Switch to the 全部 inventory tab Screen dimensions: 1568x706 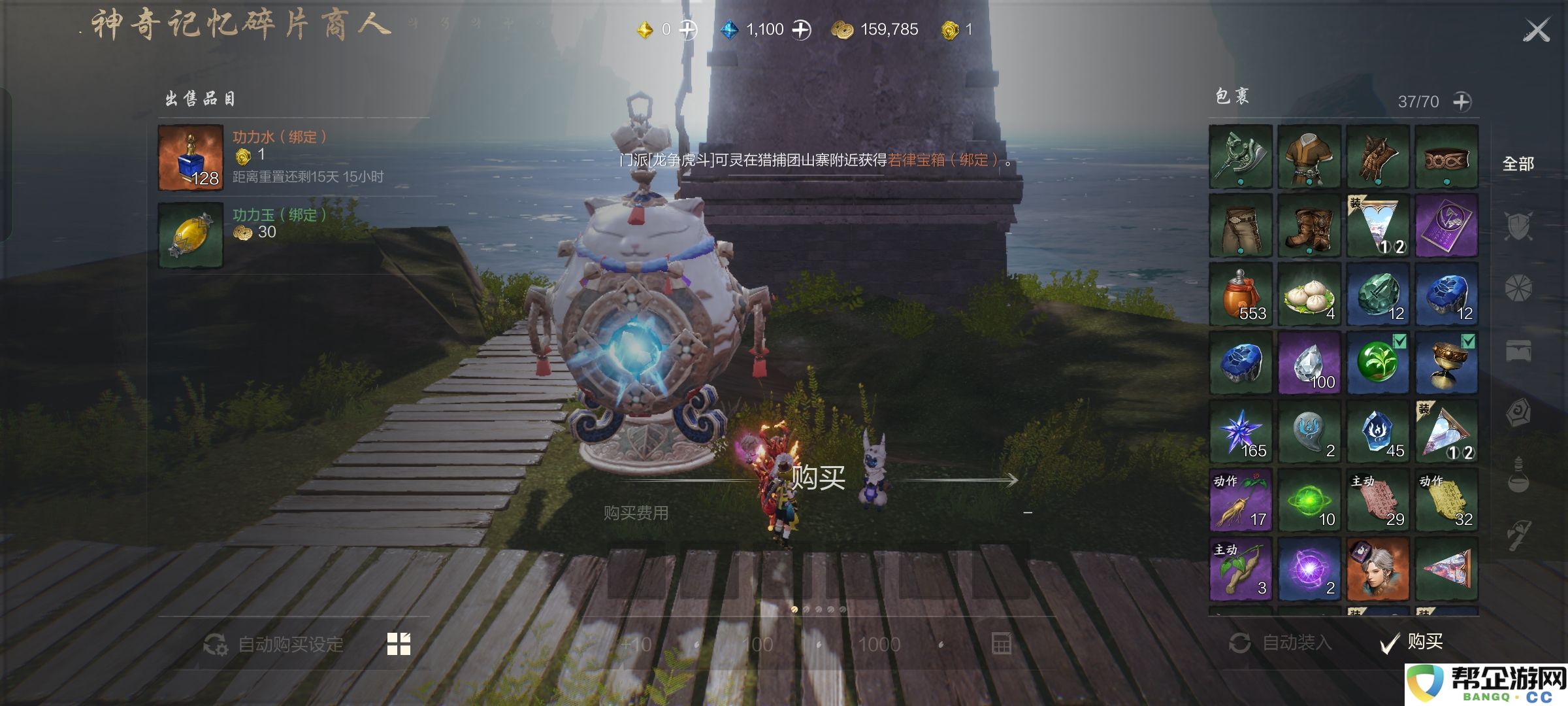click(x=1518, y=164)
